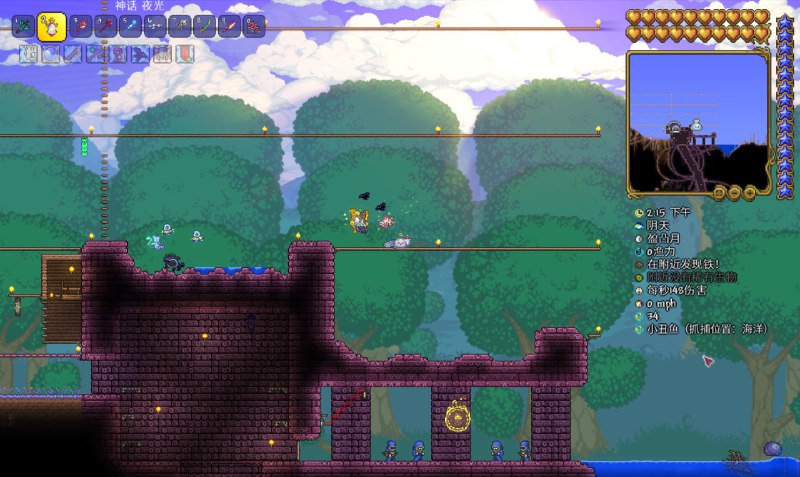Select the highlighted Nightglow hotbar slot

[x=51, y=26]
